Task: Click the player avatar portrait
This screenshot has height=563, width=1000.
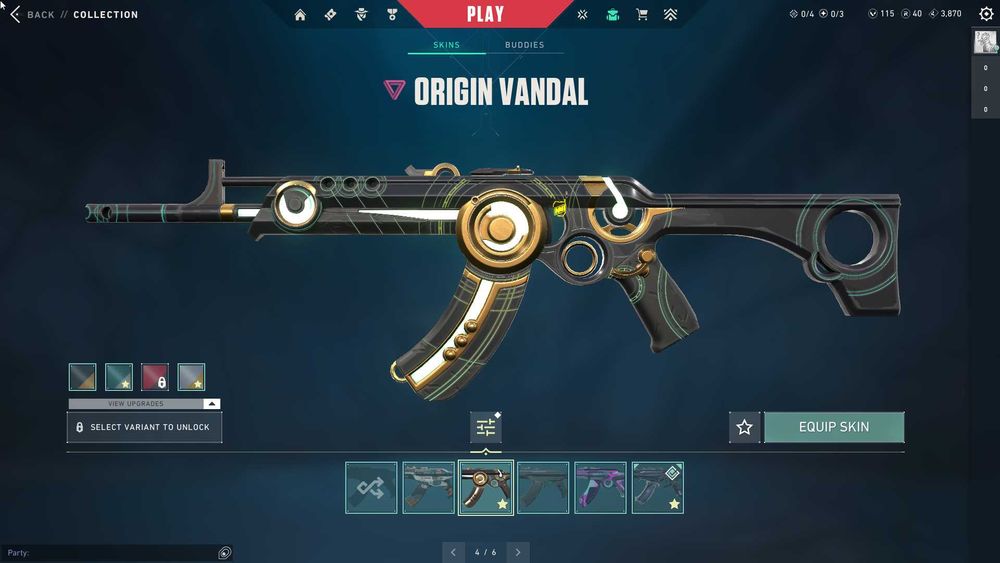Action: point(984,41)
